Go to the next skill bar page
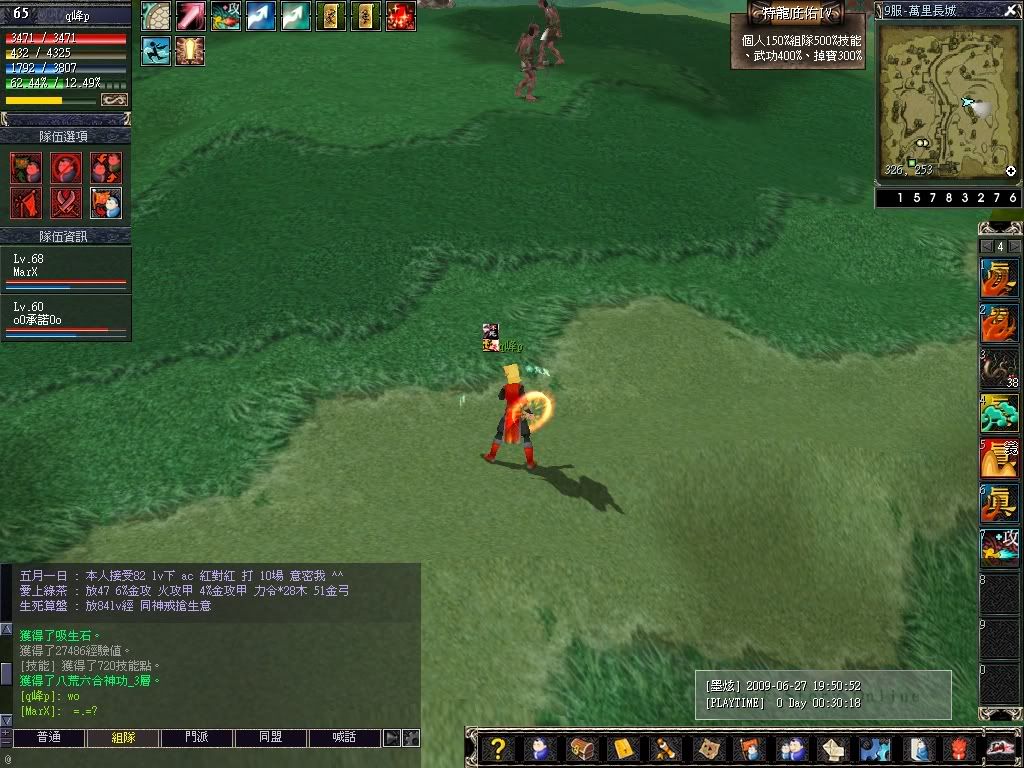Screen dimensions: 1024x768 click(x=1014, y=246)
